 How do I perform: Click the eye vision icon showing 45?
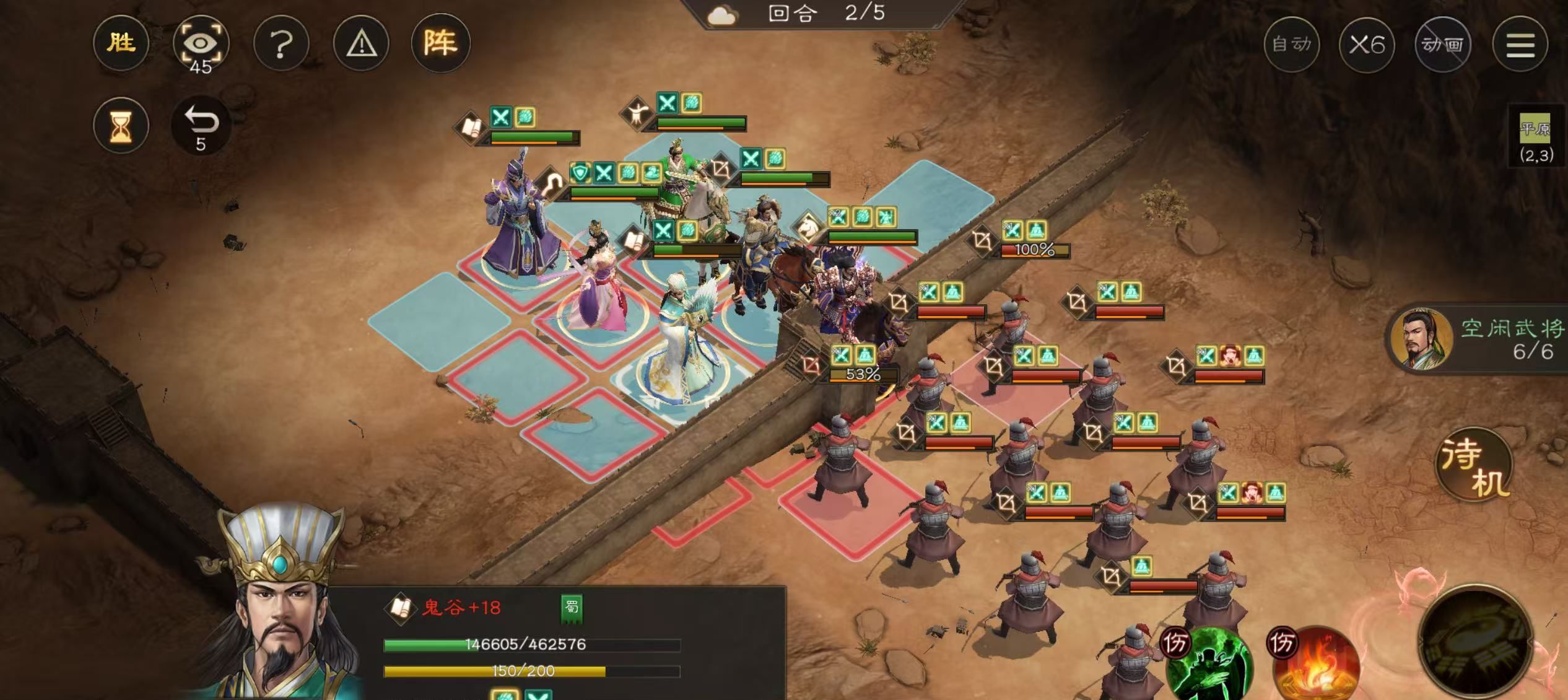pyautogui.click(x=203, y=43)
